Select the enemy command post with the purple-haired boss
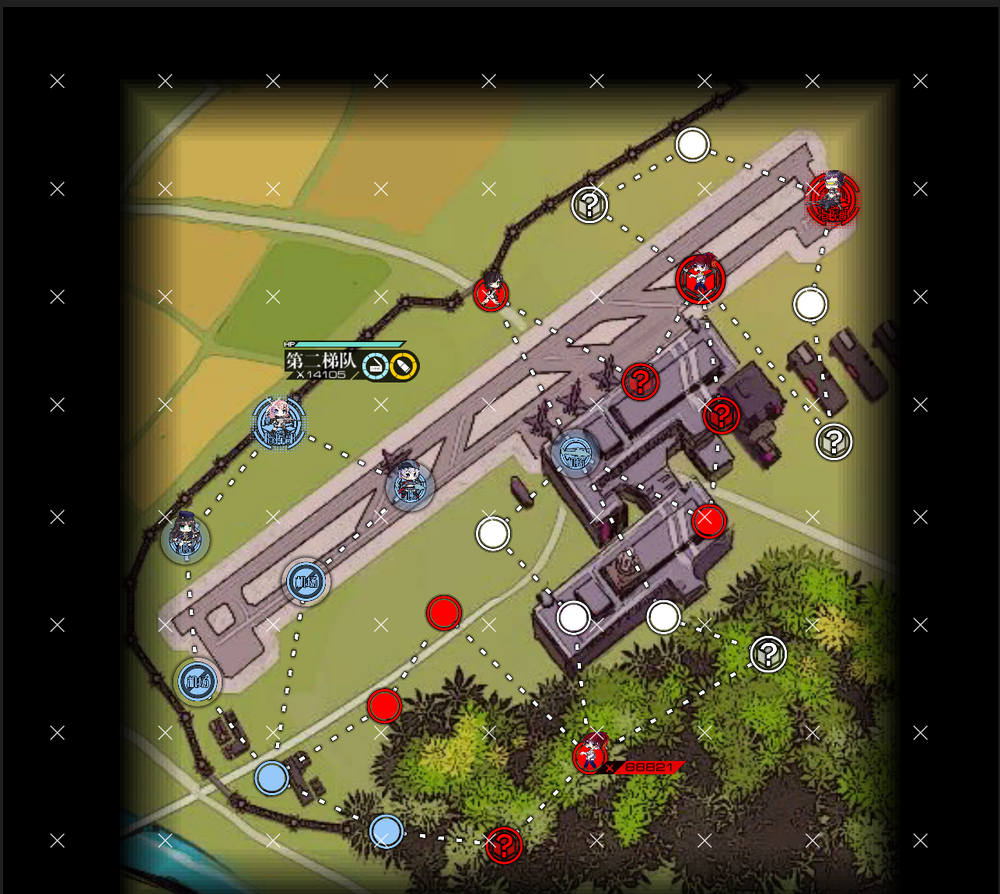 click(x=831, y=198)
